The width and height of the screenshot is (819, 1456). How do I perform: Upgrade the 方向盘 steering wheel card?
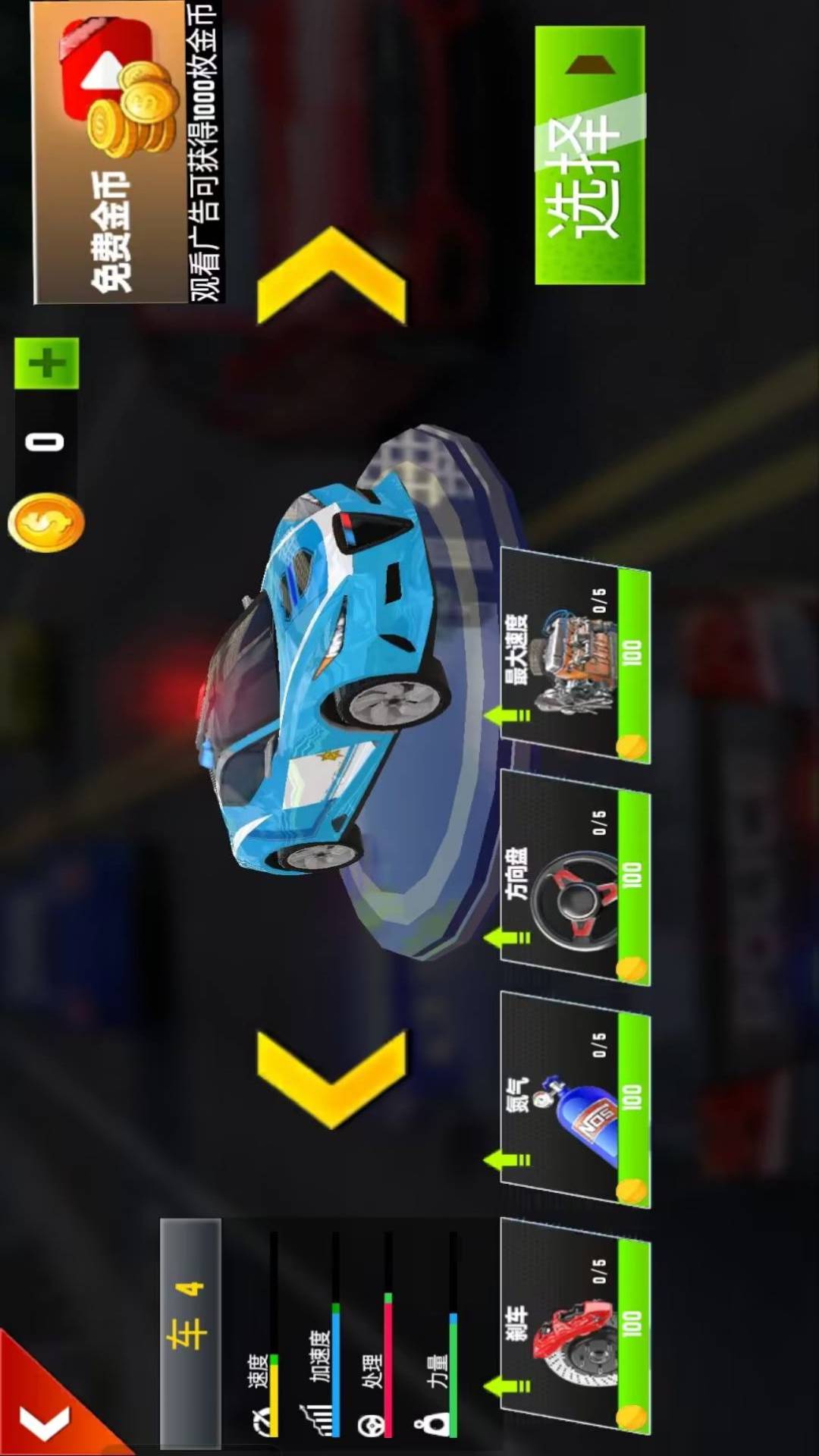tap(575, 878)
